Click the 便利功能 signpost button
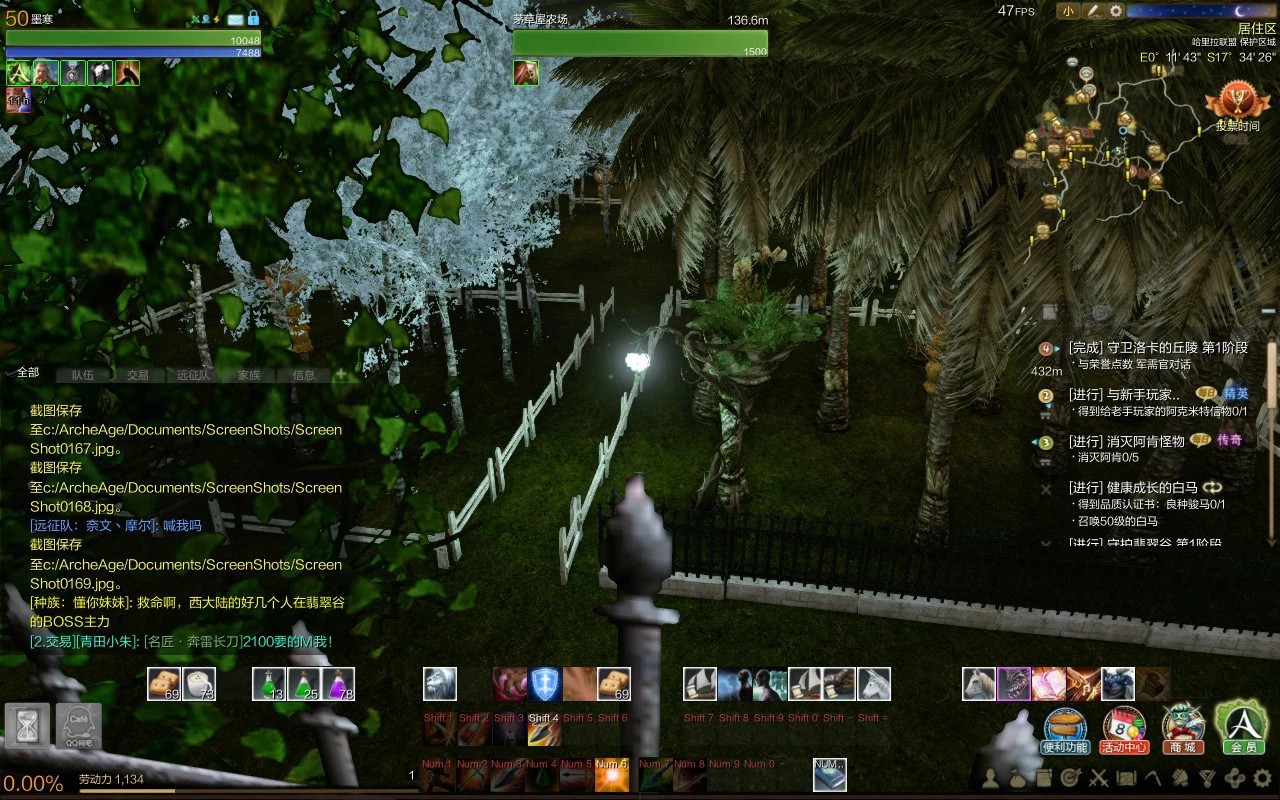This screenshot has width=1280, height=800. (1065, 728)
